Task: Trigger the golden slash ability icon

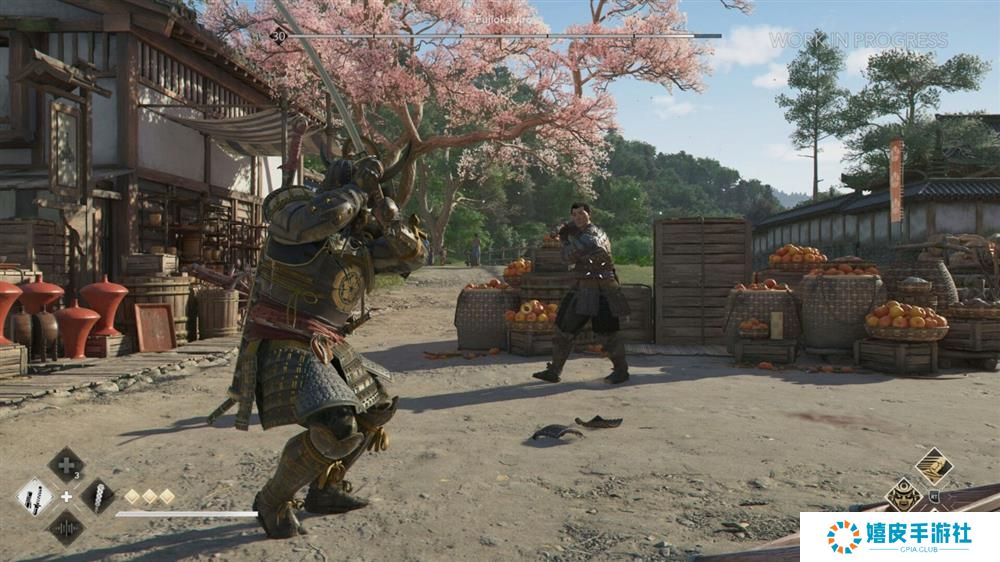Action: (934, 466)
